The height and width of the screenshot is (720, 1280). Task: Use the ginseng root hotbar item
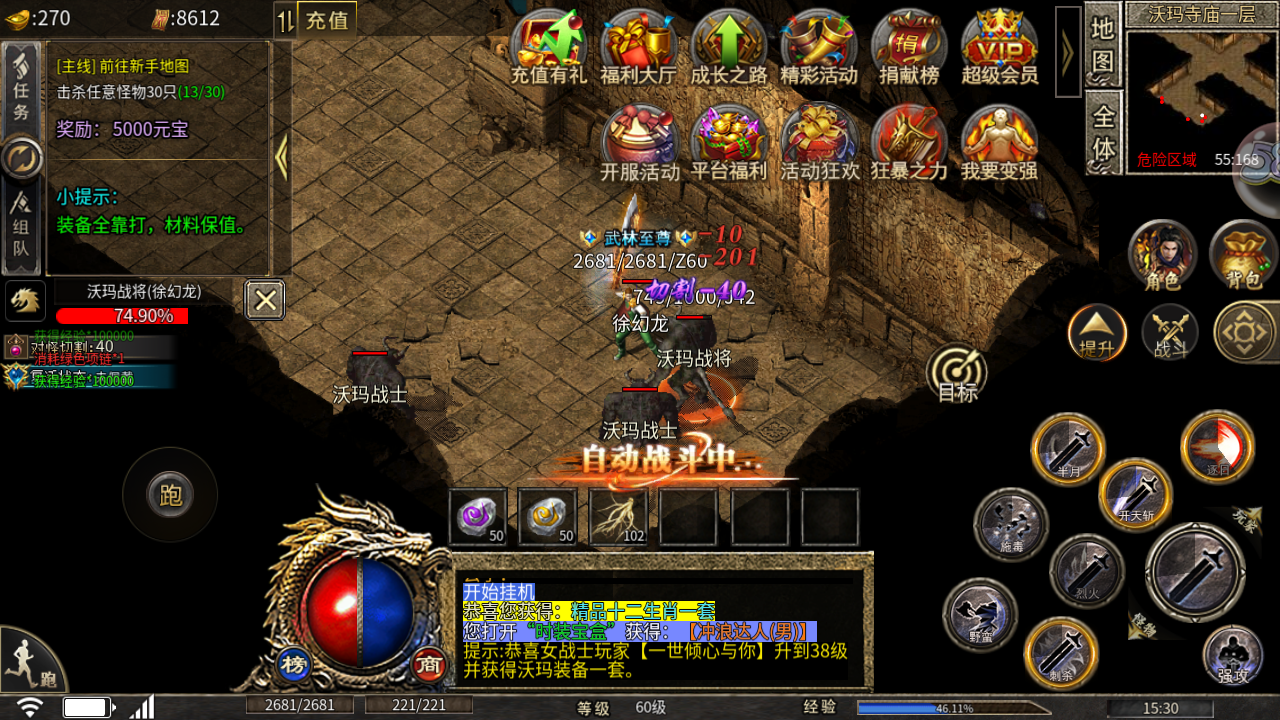(618, 516)
